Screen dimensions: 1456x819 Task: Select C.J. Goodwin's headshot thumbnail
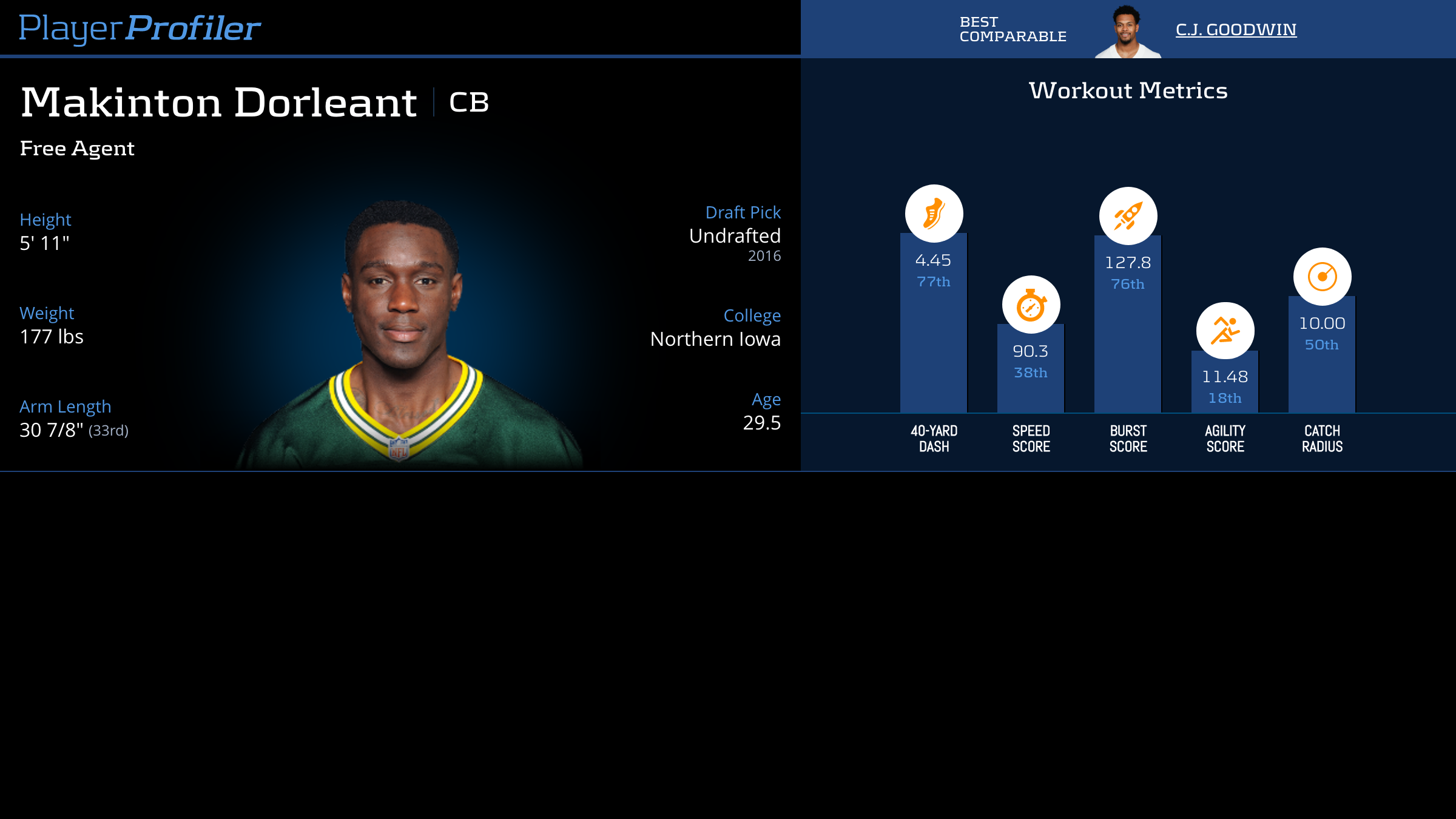pyautogui.click(x=1127, y=32)
